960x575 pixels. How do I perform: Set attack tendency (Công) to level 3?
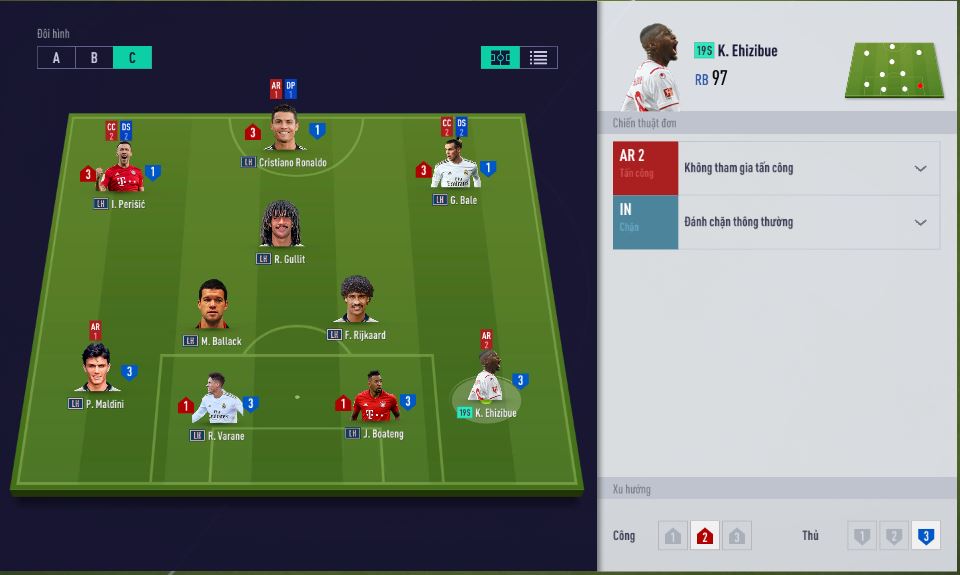coord(737,537)
